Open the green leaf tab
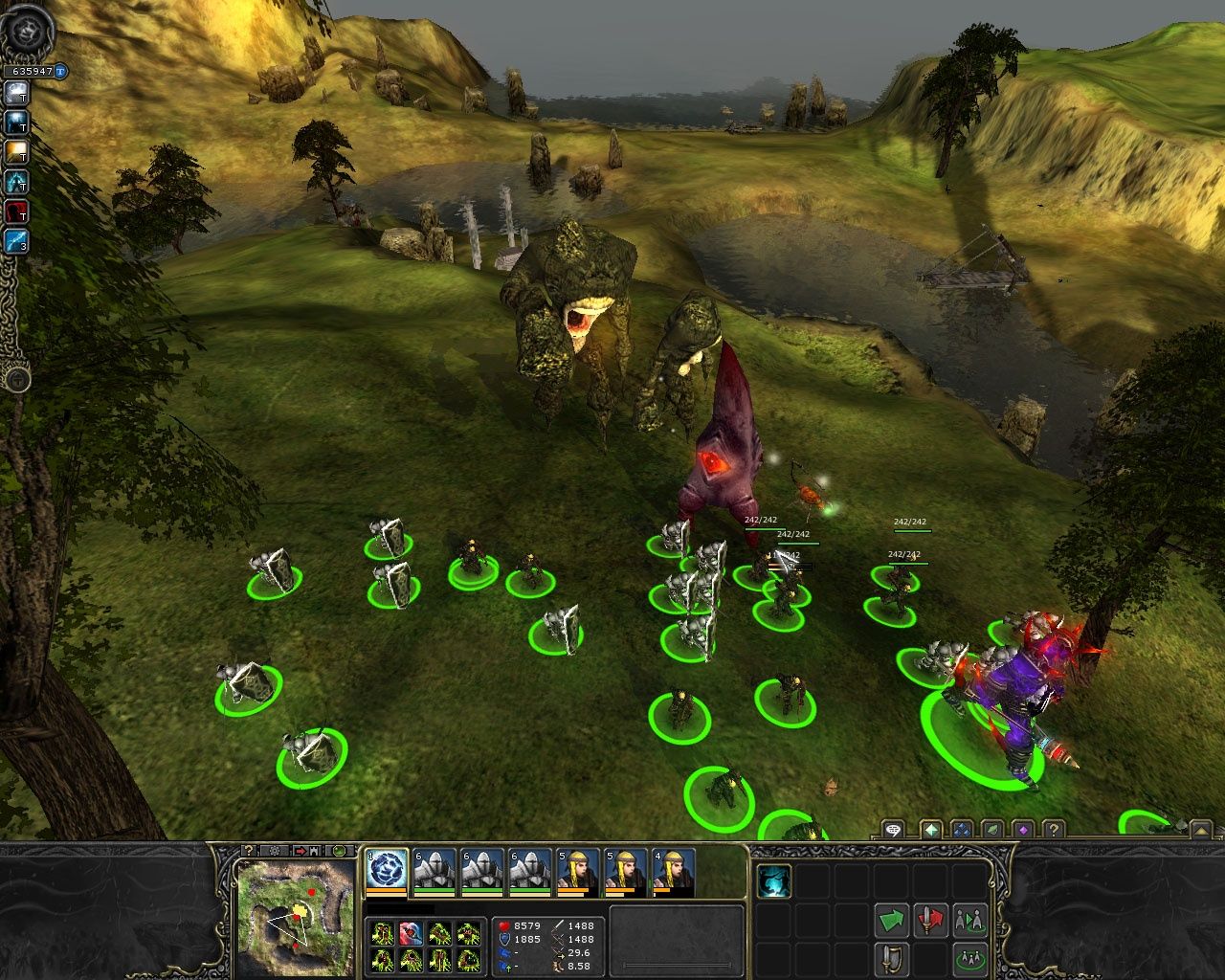 coord(992,830)
